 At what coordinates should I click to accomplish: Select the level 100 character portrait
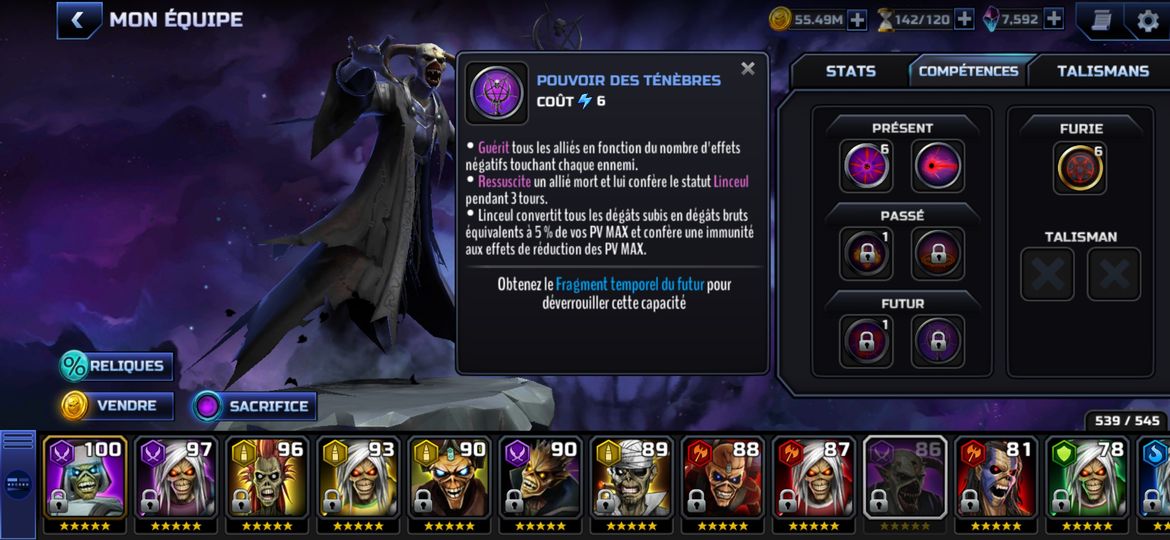tap(85, 478)
